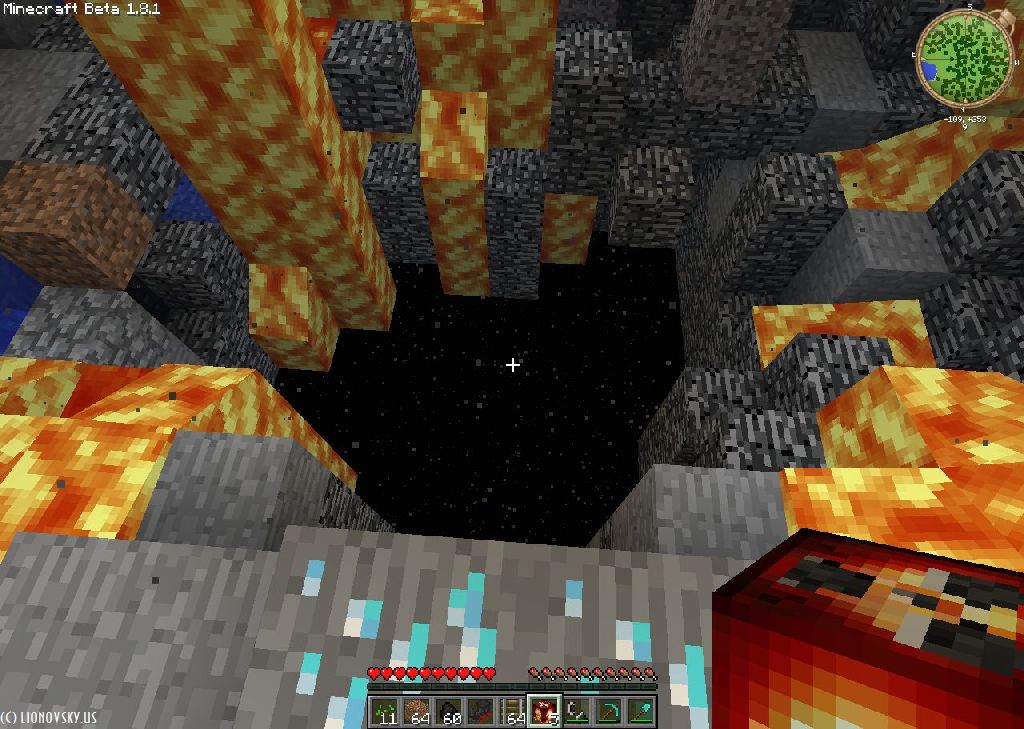Choose the ladder stack in the hotbar
Image resolution: width=1024 pixels, height=729 pixels.
(x=513, y=711)
